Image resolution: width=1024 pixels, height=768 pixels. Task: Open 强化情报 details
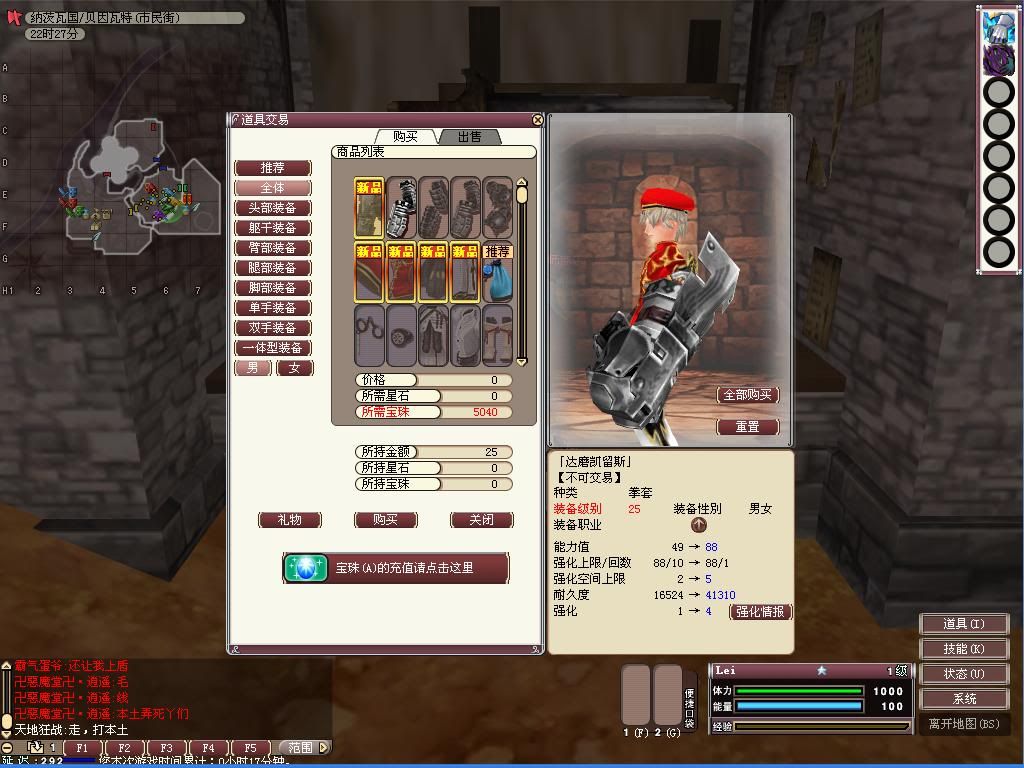760,612
